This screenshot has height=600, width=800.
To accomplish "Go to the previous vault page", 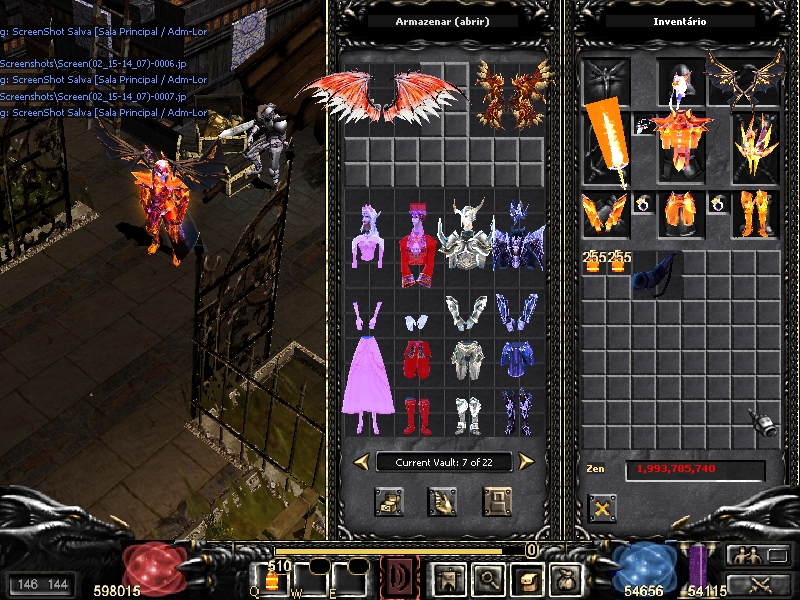I will (361, 461).
